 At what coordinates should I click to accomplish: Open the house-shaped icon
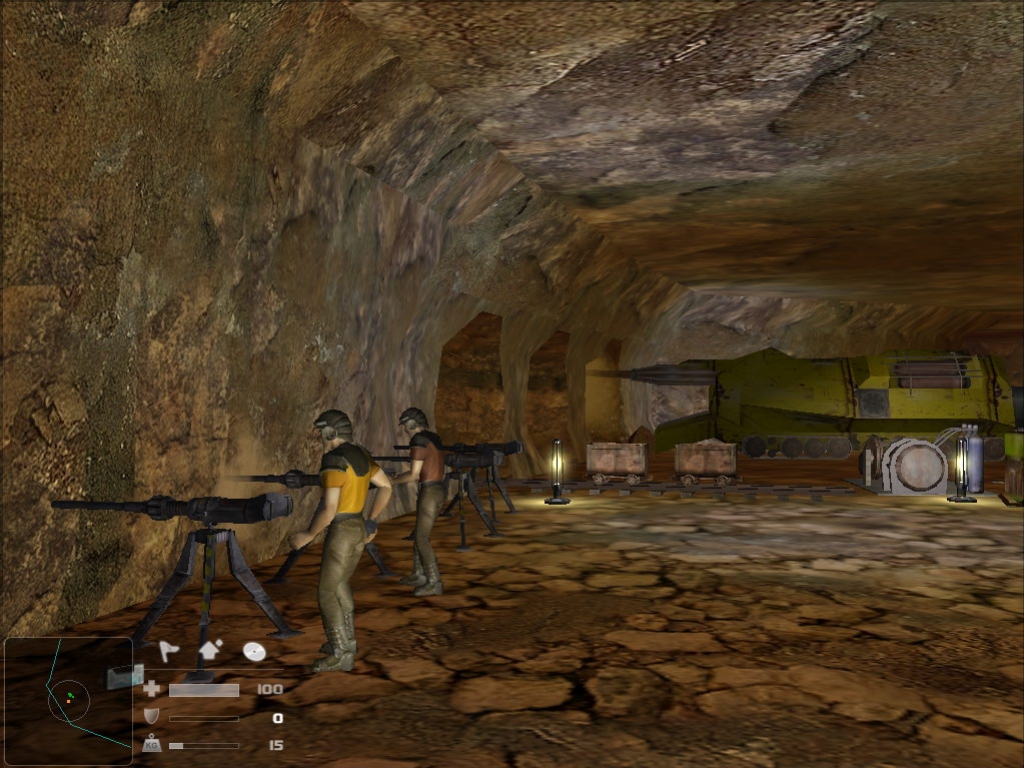211,651
